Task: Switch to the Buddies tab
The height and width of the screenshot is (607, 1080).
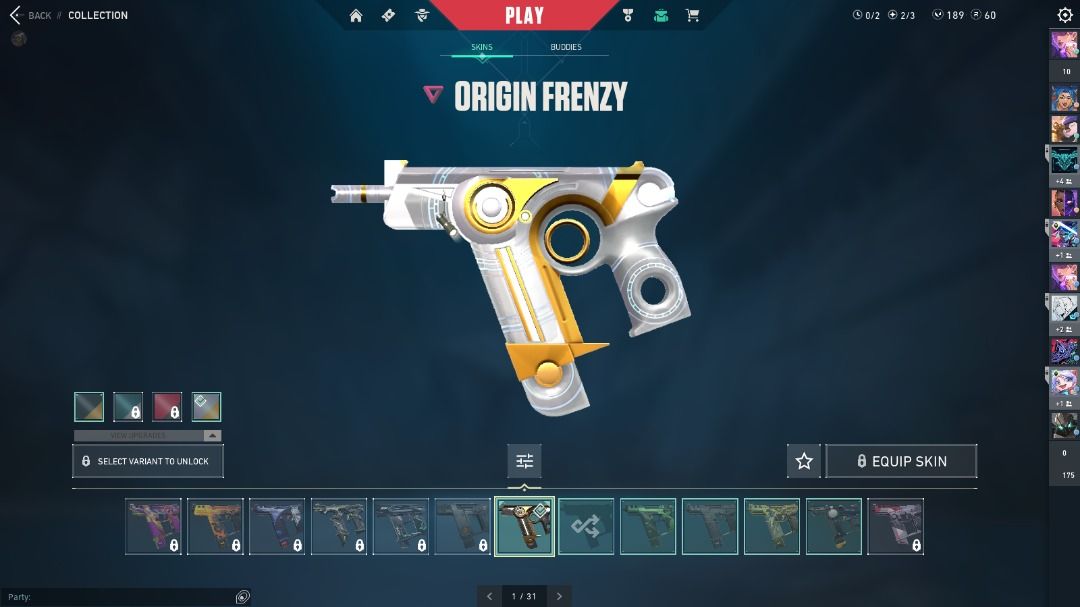Action: coord(565,47)
